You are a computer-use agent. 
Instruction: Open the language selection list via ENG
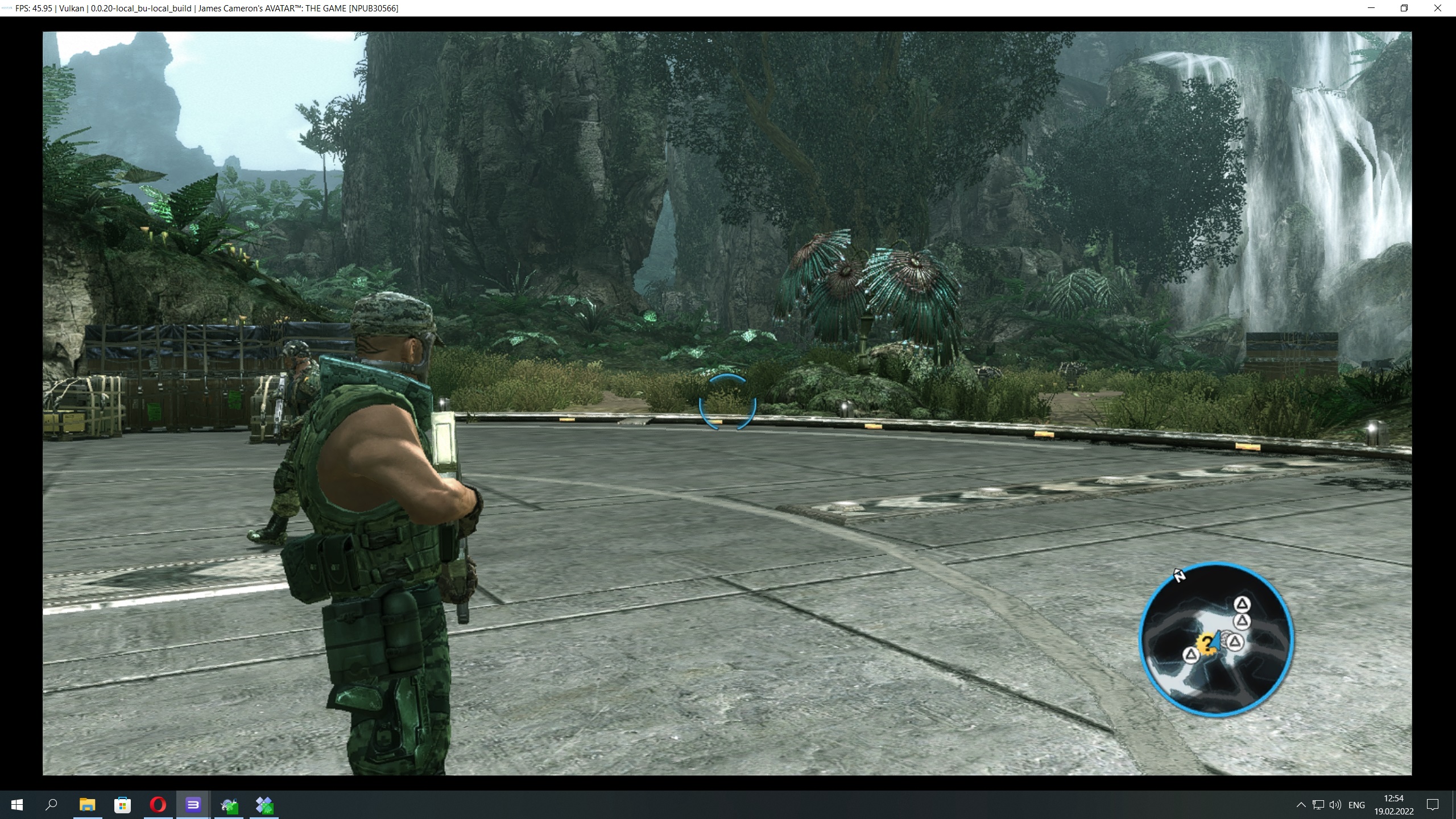pos(1358,805)
